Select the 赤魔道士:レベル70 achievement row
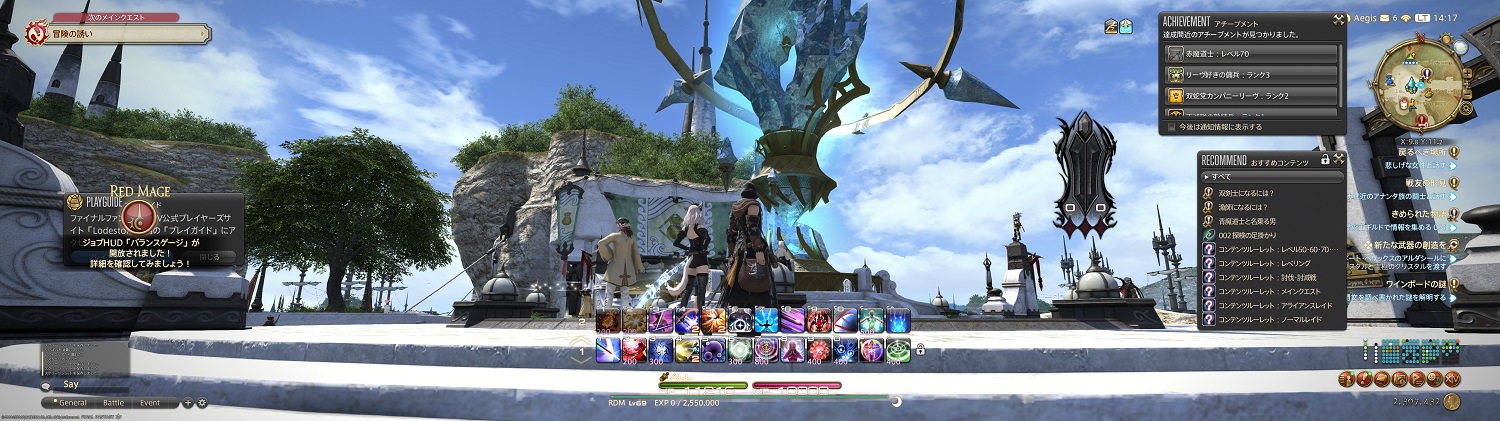This screenshot has height=421, width=1500. [x=1252, y=54]
